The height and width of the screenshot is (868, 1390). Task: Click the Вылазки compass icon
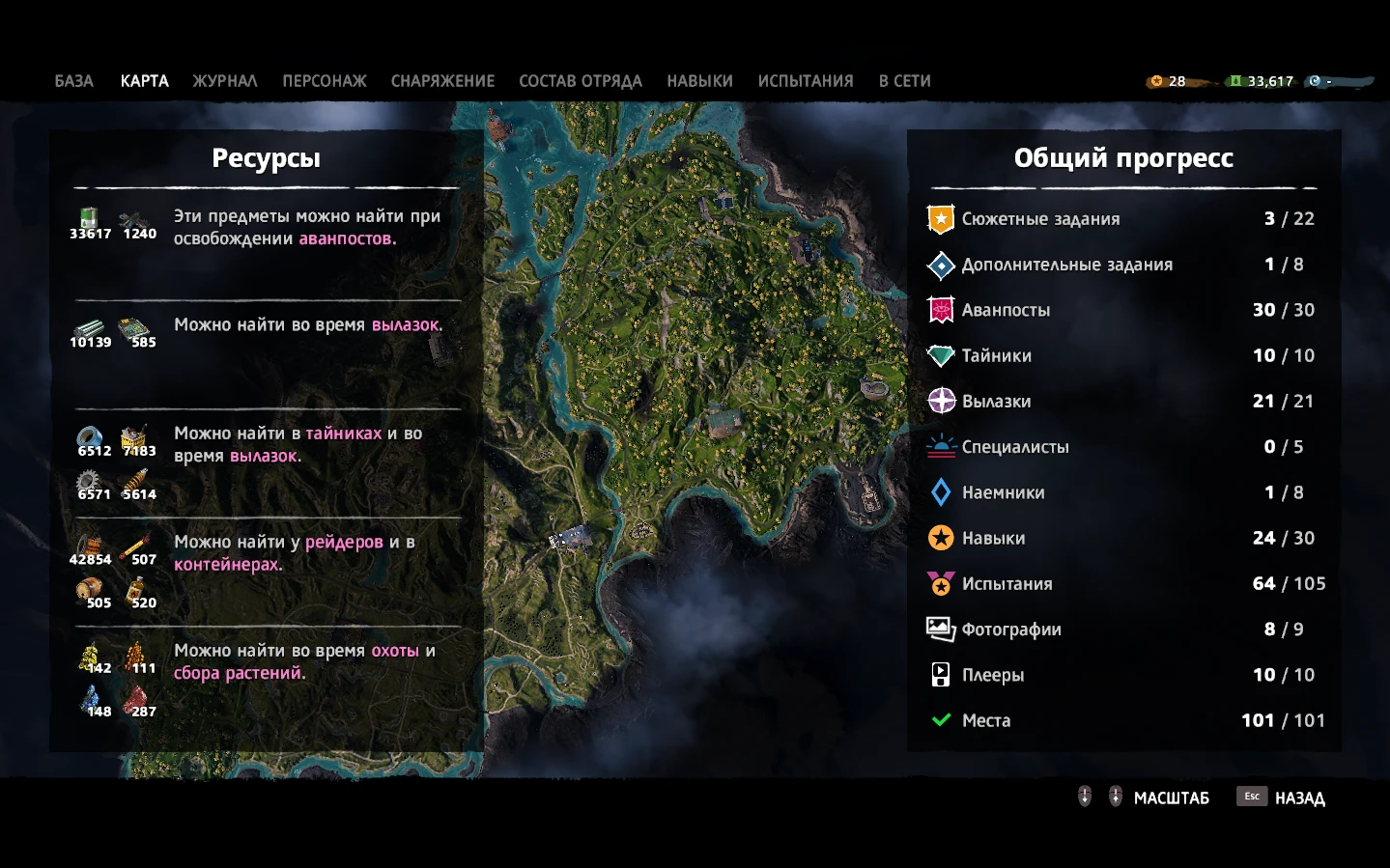click(940, 400)
